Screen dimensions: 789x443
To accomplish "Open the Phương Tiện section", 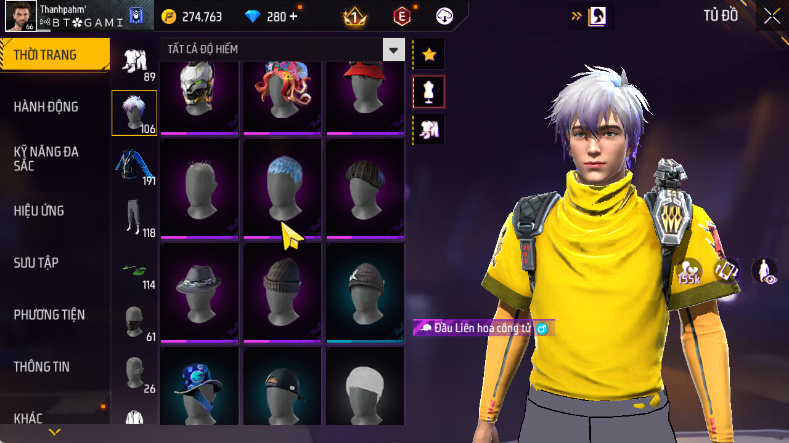I will click(x=49, y=314).
